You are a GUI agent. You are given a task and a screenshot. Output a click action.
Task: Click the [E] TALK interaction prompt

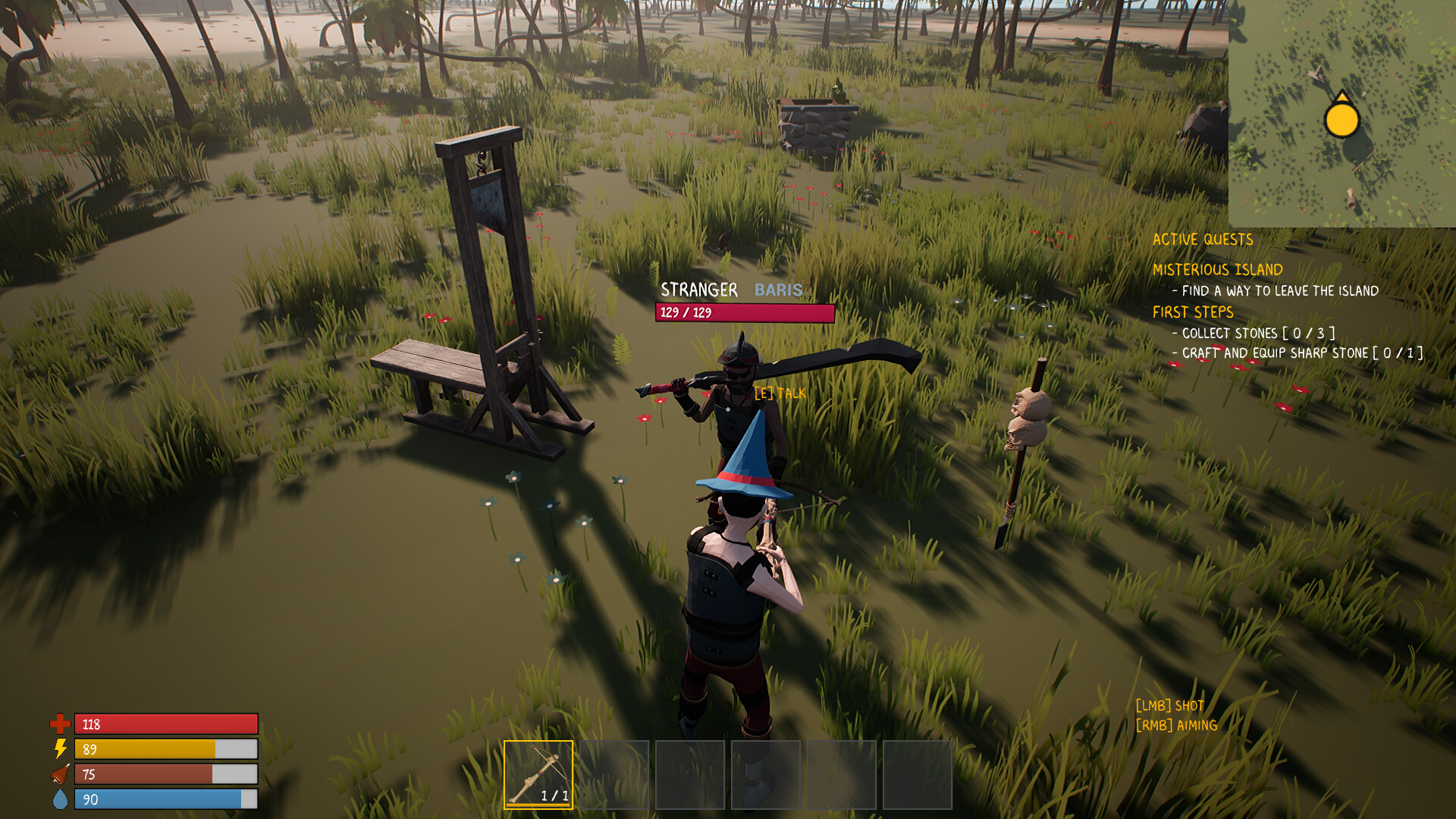pos(778,394)
